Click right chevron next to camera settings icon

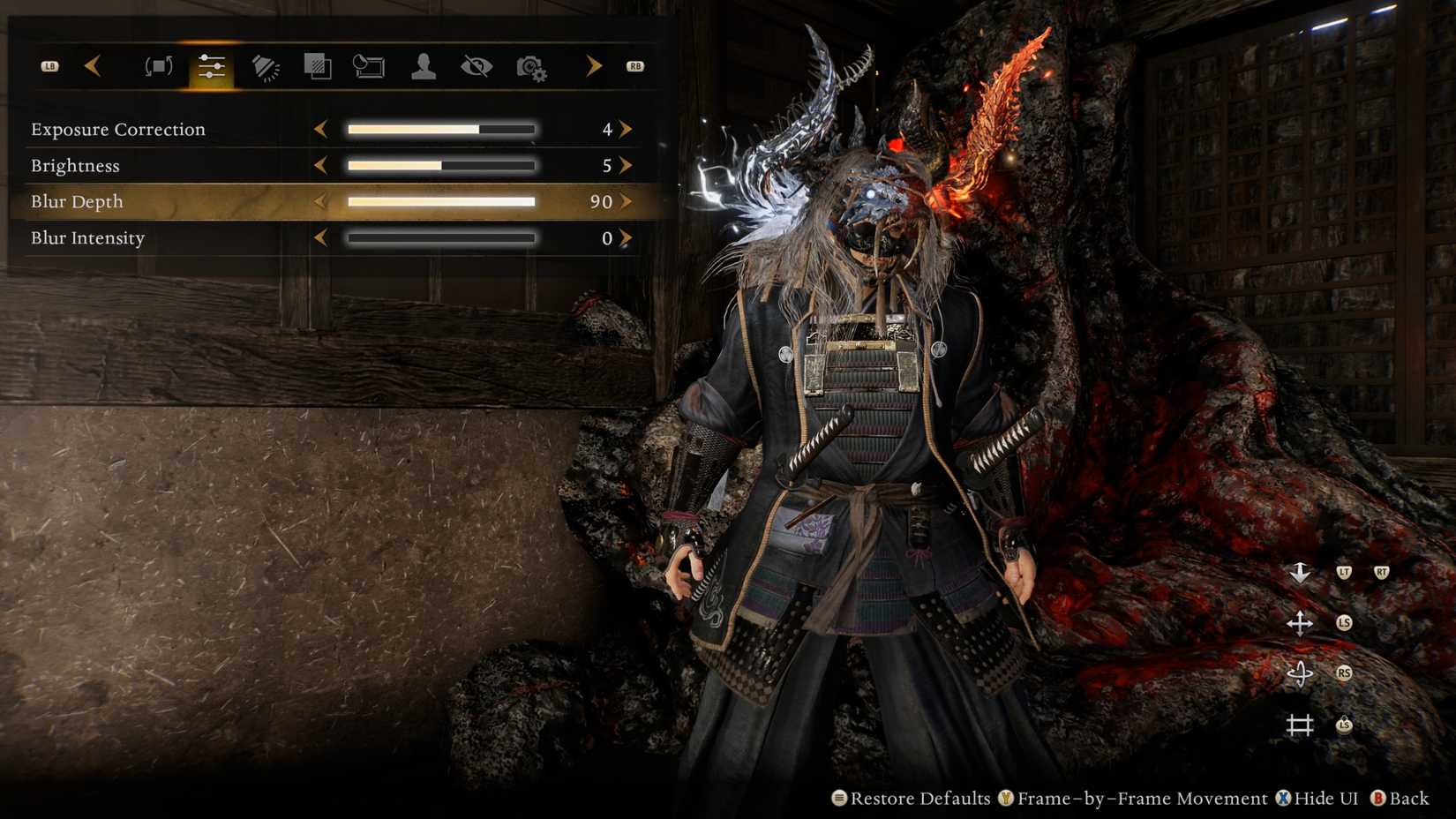click(x=593, y=65)
